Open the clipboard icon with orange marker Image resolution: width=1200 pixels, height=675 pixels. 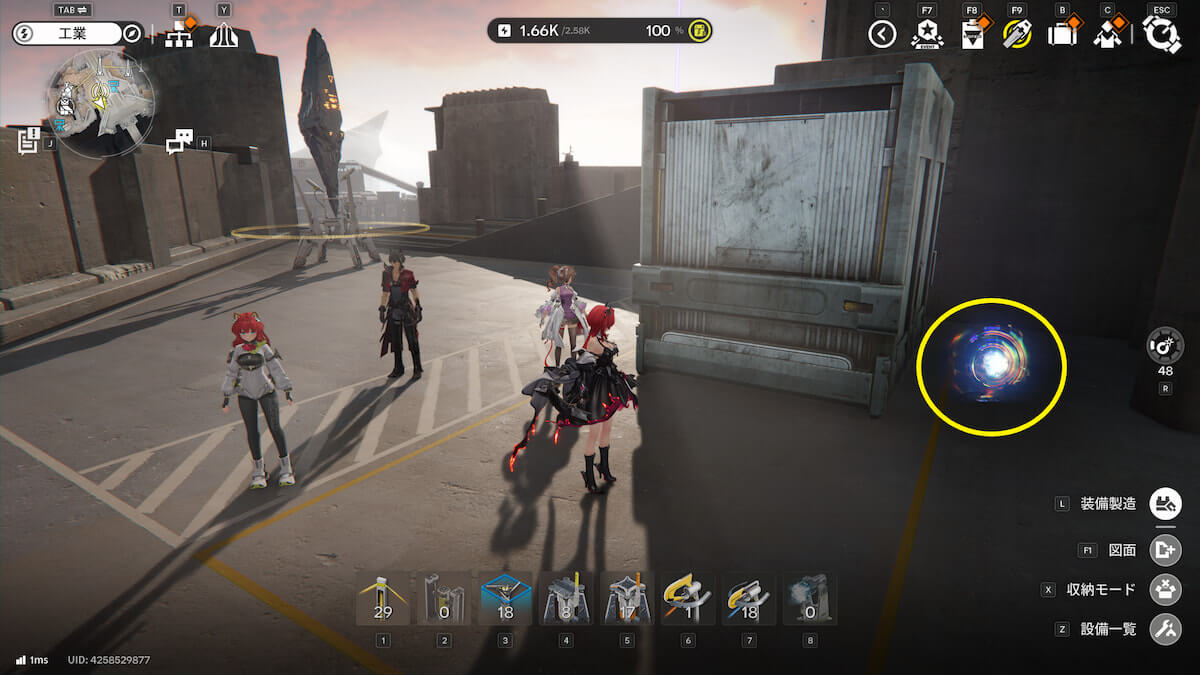(x=972, y=35)
